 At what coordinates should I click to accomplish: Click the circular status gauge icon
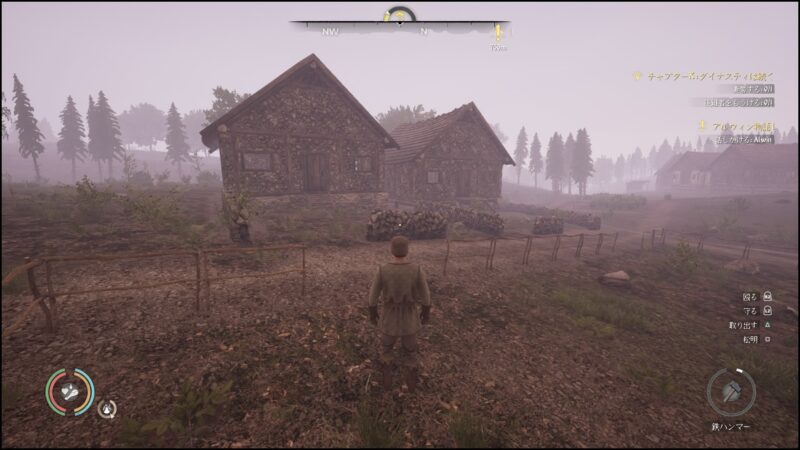68,391
